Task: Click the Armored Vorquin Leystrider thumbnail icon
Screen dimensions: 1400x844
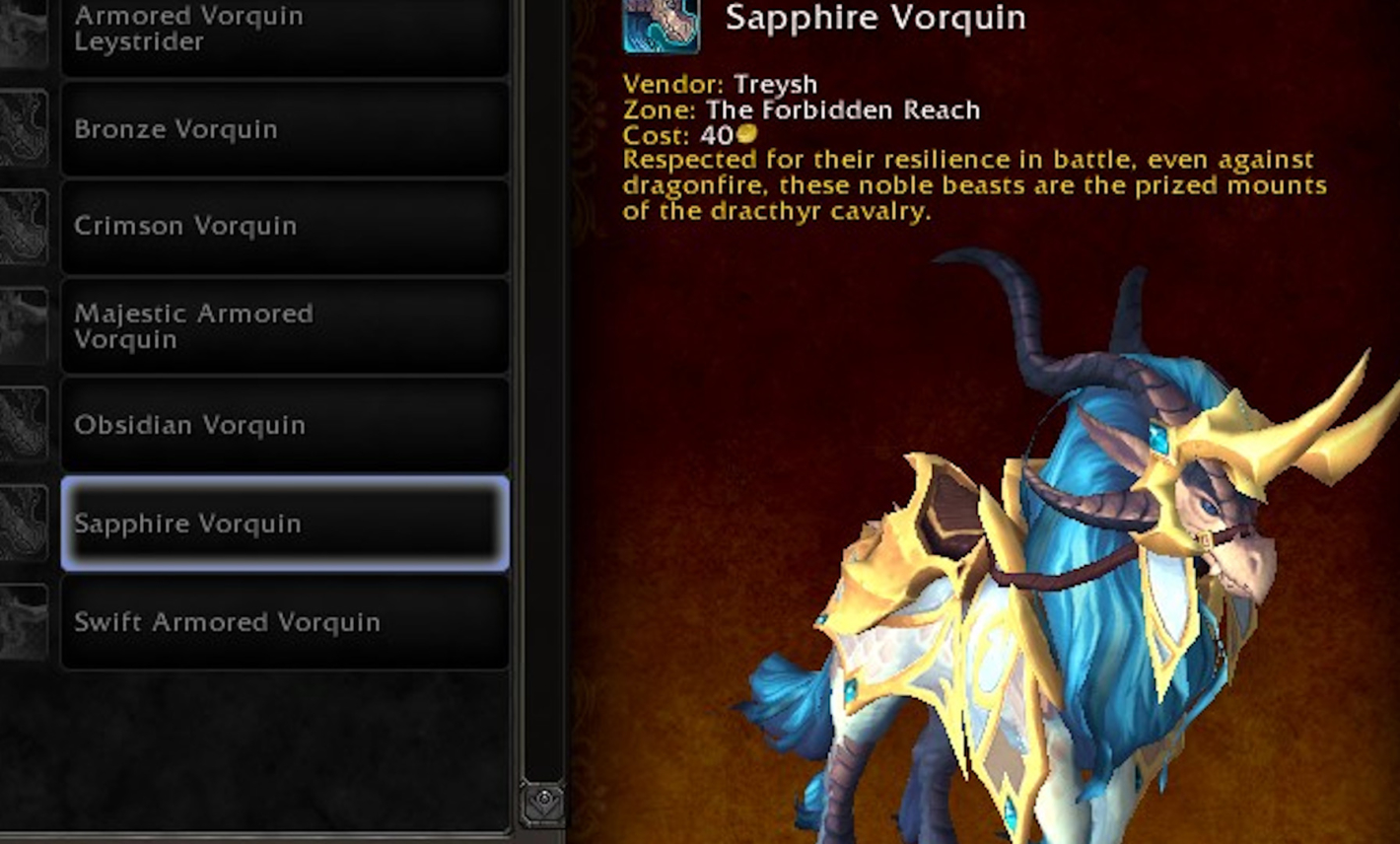Action: (x=25, y=30)
